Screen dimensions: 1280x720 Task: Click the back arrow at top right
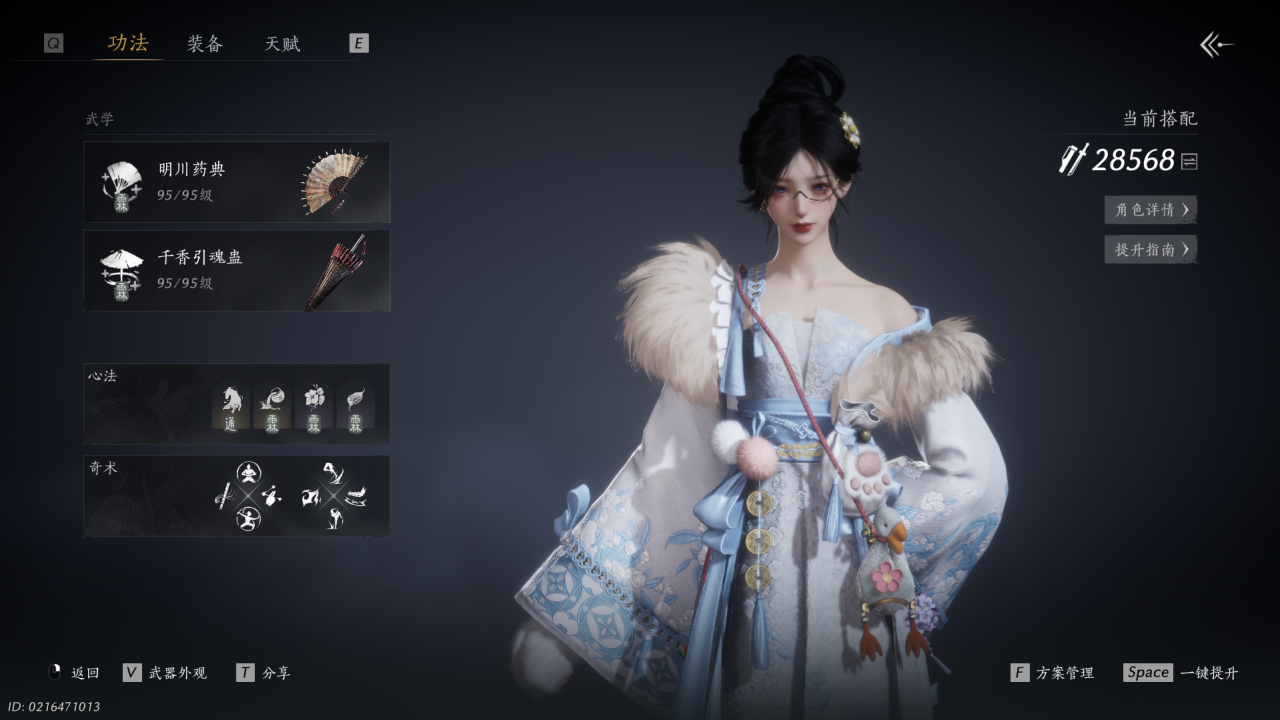(1216, 44)
